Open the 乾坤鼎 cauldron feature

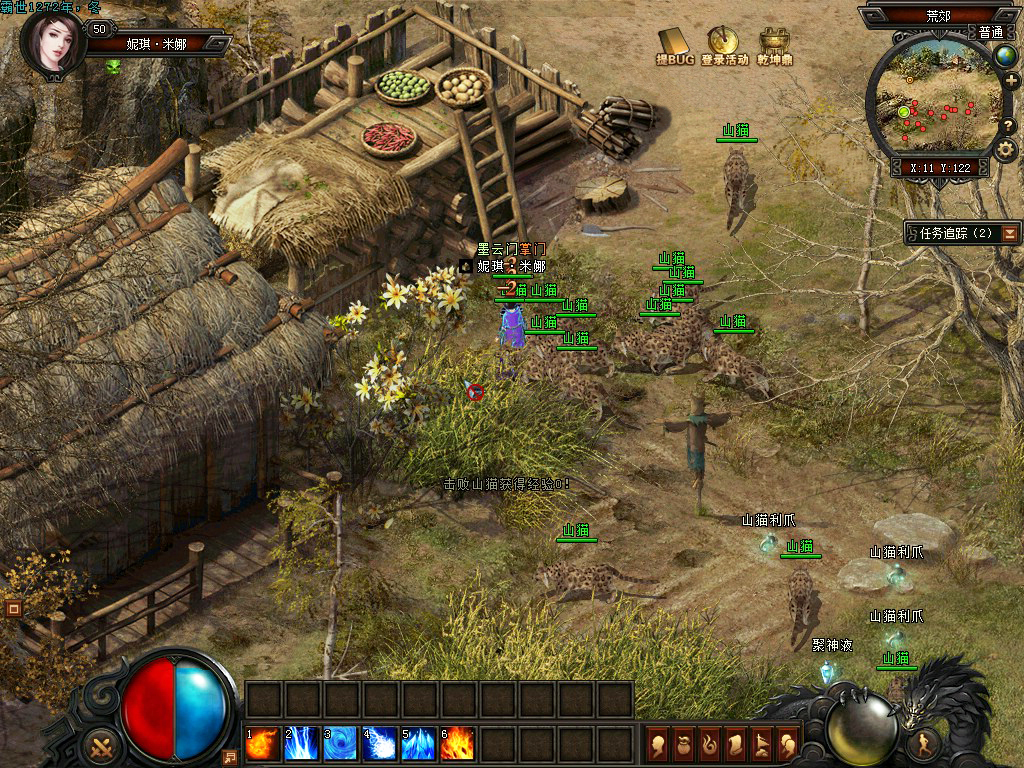pyautogui.click(x=773, y=42)
